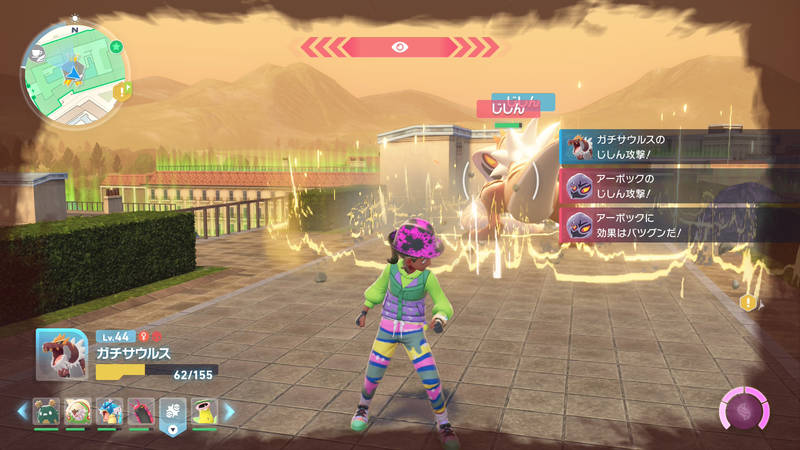Viewport: 800px width, 450px height.
Task: Switch to the blue Gyarados party slot
Action: pos(109,411)
